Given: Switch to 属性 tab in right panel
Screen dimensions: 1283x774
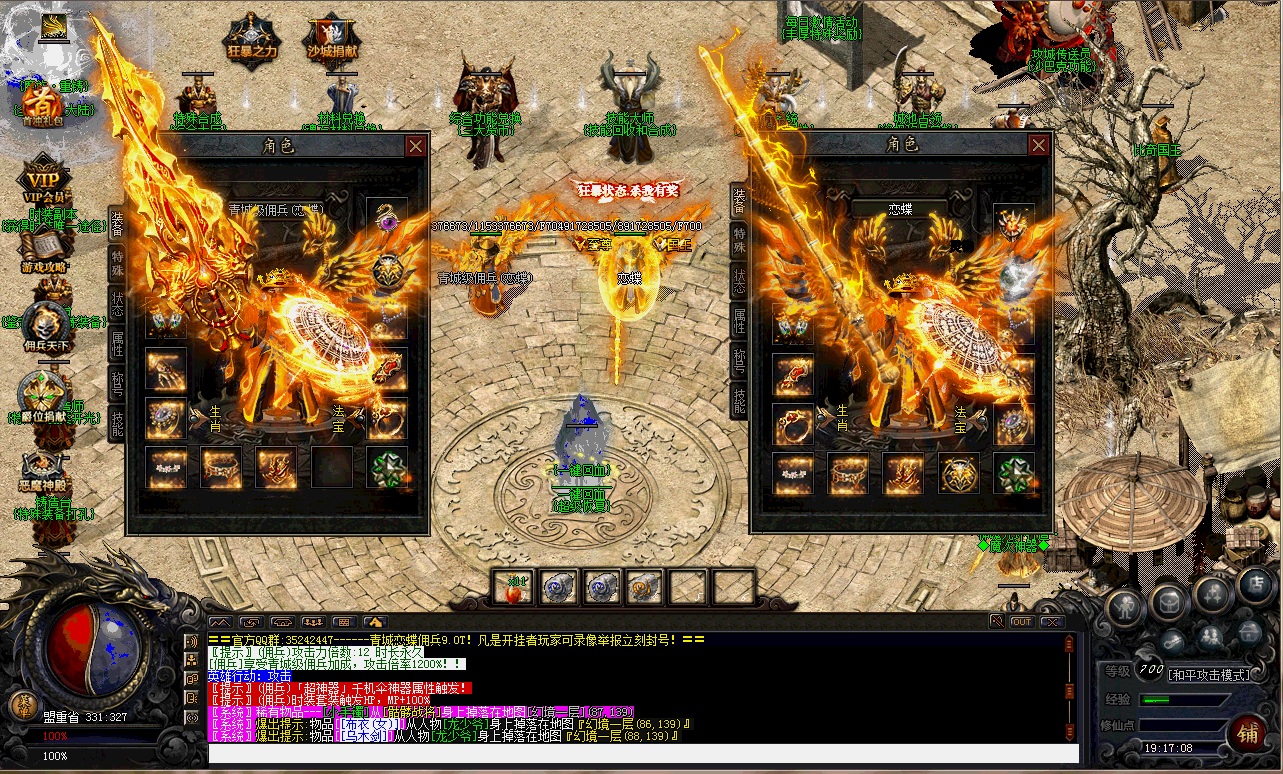Looking at the screenshot, I should (x=739, y=321).
